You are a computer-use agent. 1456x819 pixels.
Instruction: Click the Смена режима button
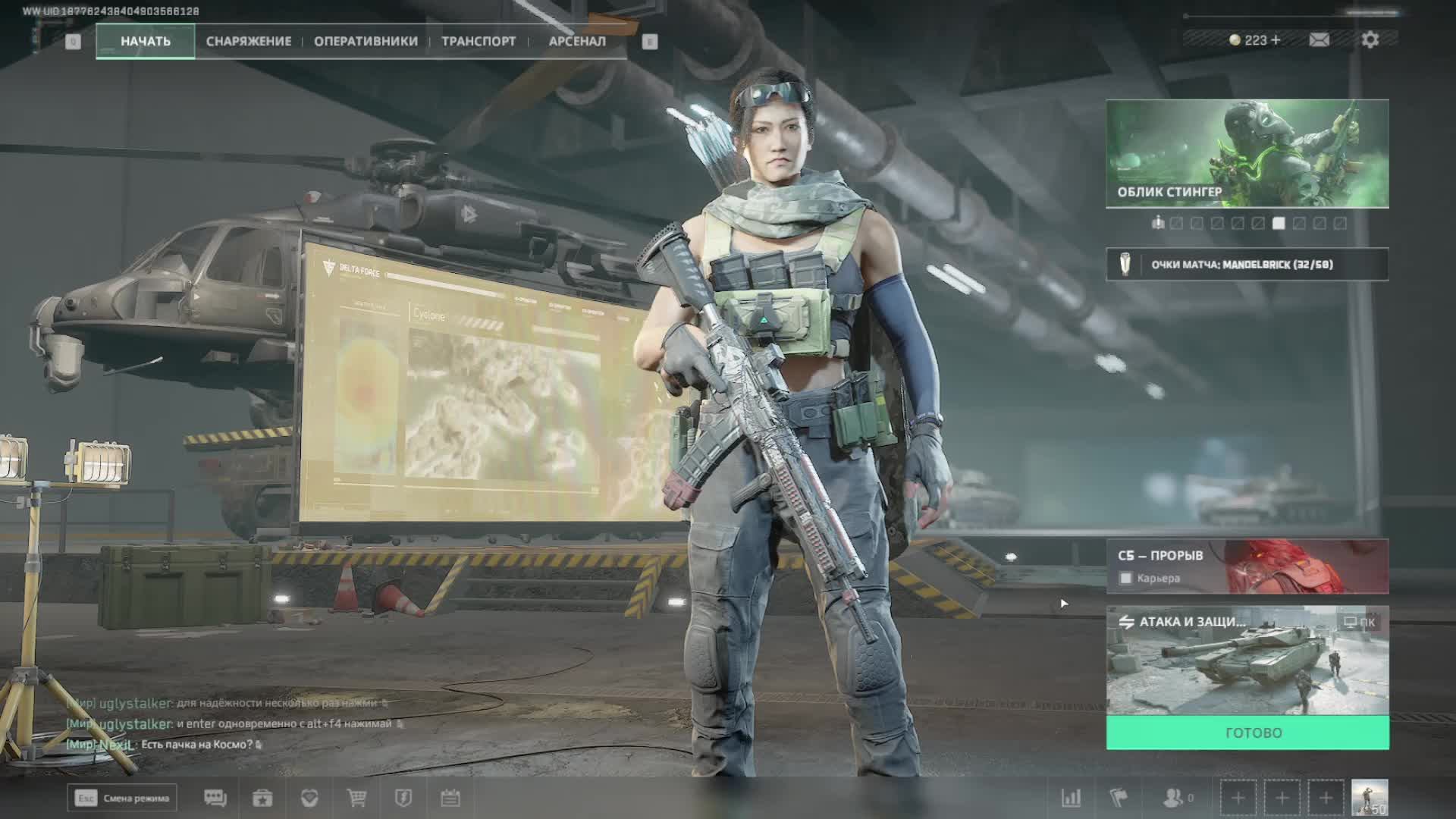pos(122,798)
